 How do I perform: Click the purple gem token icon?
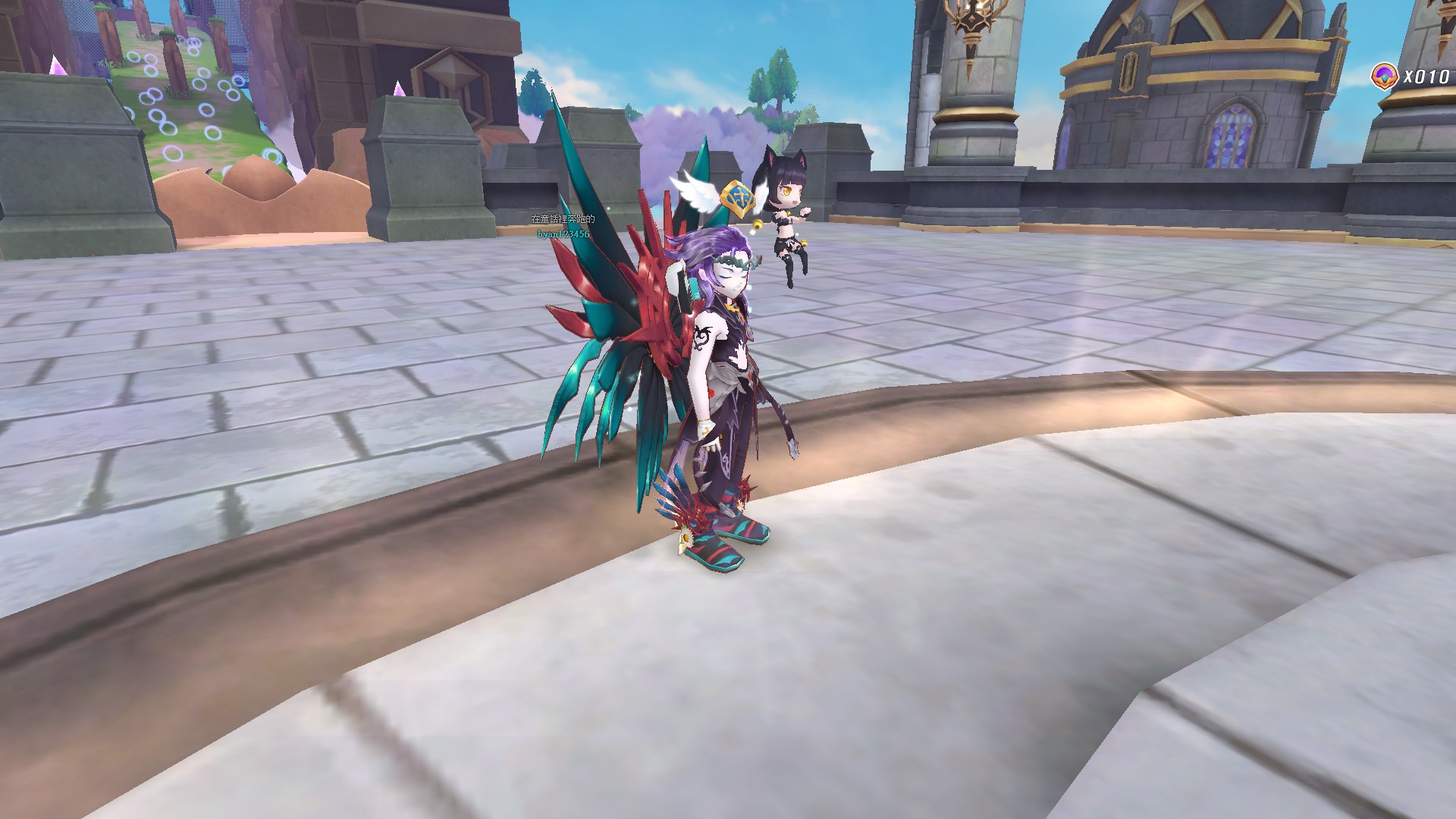[1385, 77]
